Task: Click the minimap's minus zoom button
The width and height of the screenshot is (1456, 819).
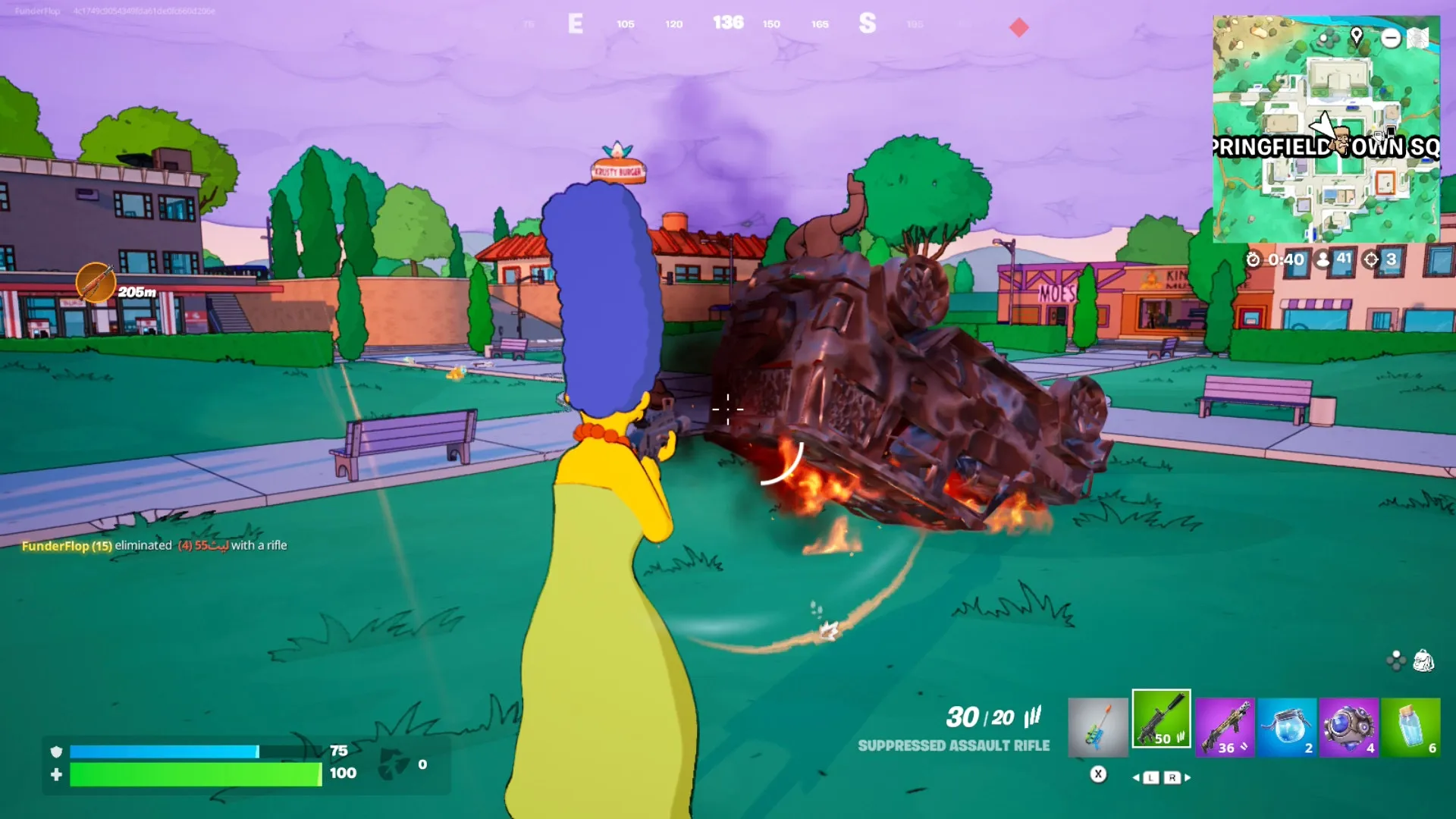Action: click(1391, 38)
